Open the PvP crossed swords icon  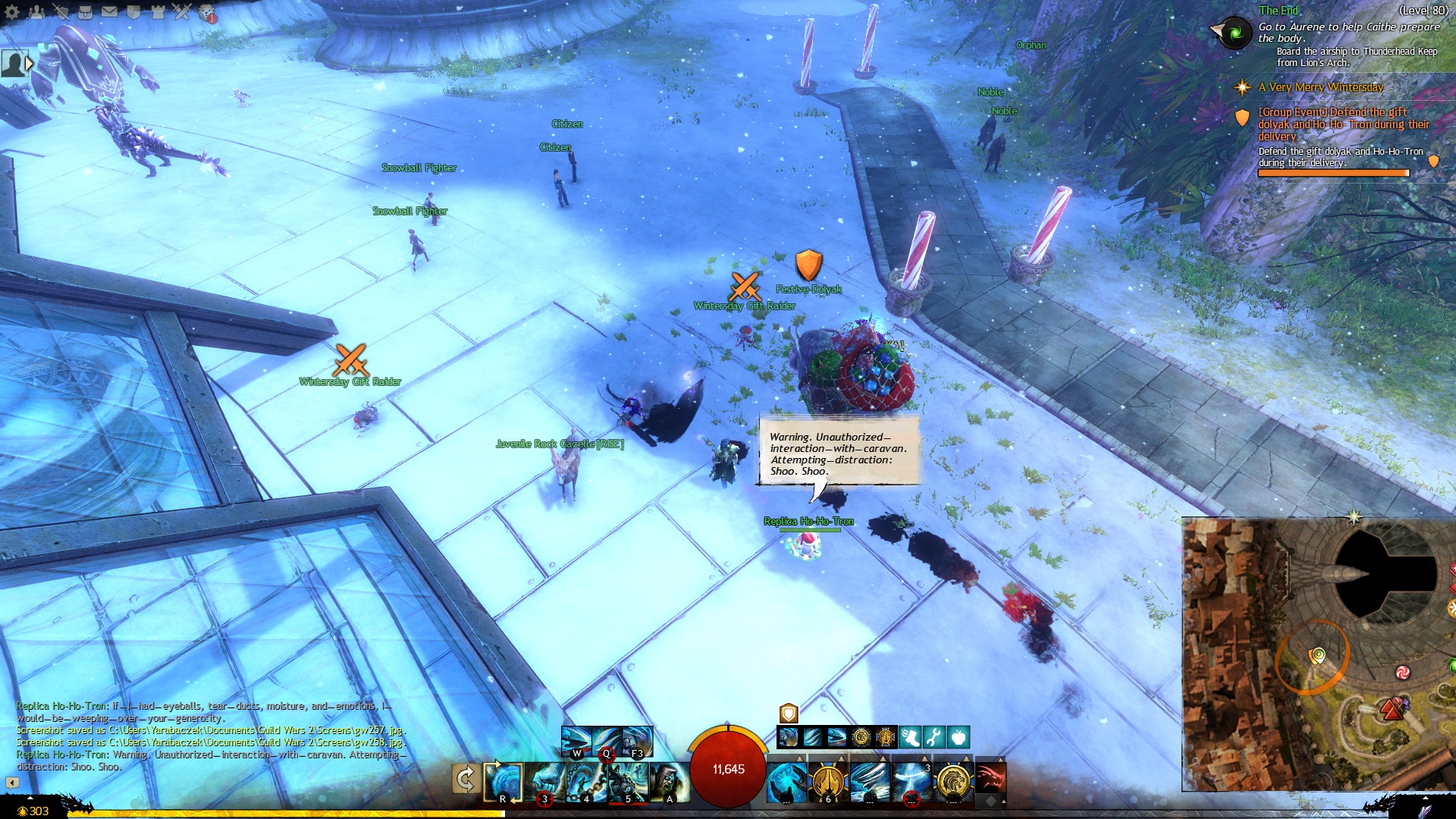(182, 11)
